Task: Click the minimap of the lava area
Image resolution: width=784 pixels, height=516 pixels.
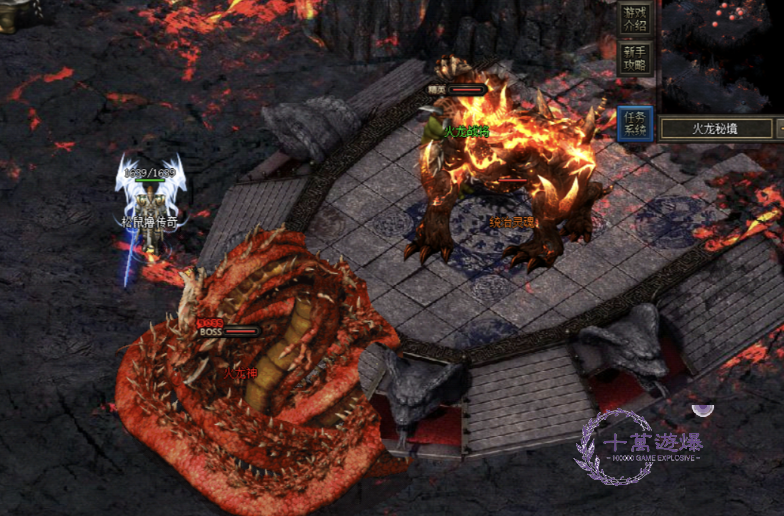Action: (x=721, y=55)
